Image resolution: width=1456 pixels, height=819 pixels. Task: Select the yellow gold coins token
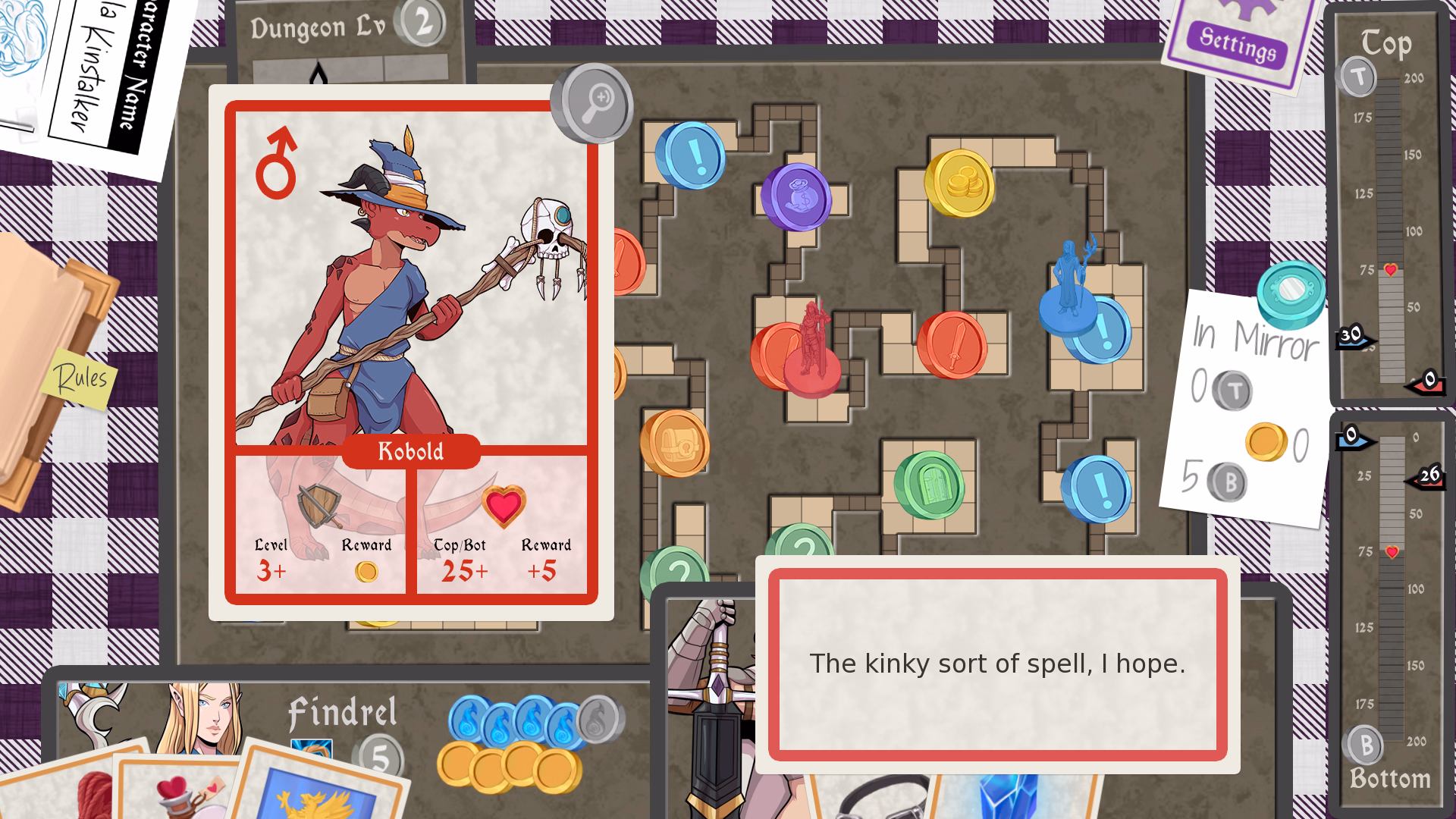pos(960,183)
